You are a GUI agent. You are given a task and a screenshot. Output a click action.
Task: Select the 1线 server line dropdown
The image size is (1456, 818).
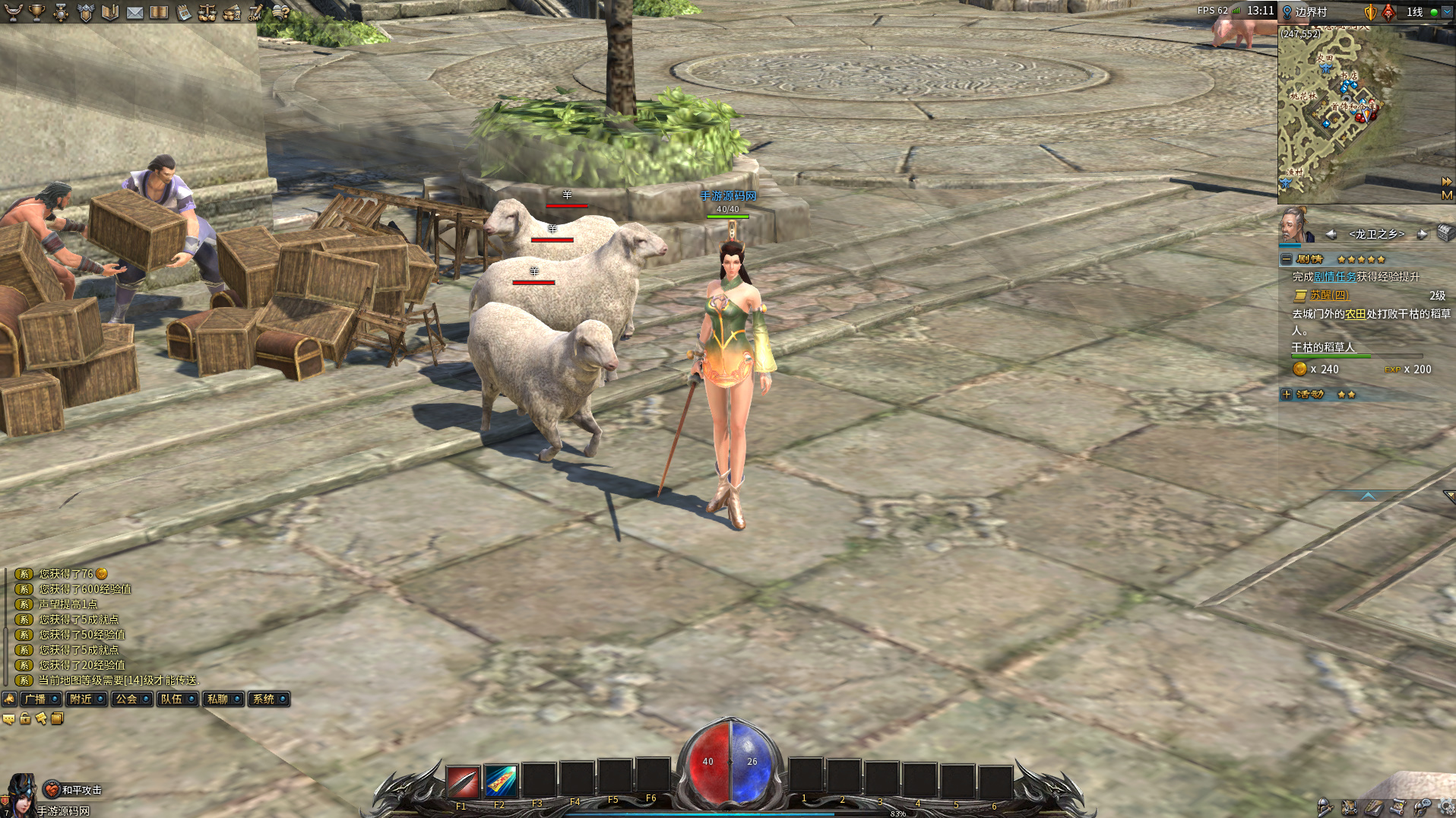click(1446, 12)
